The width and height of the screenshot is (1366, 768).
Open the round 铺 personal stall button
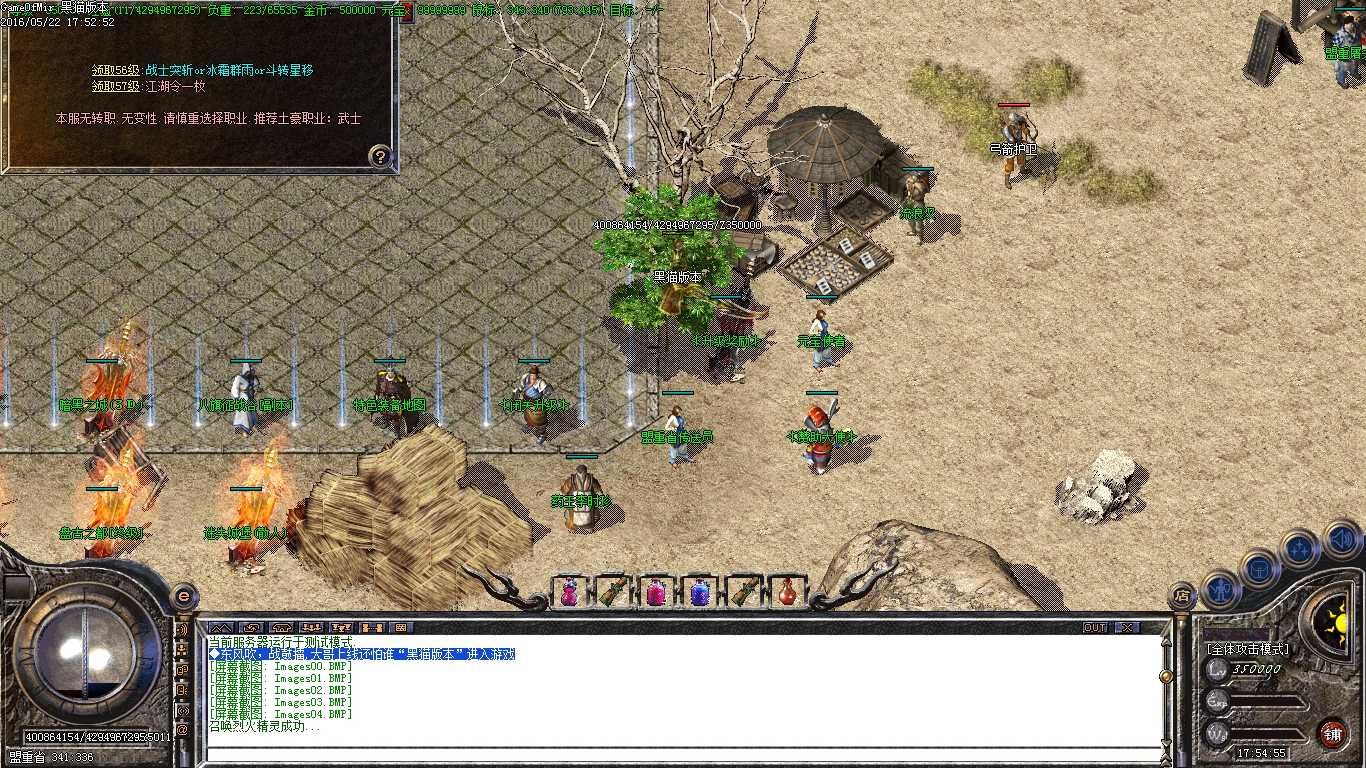point(1332,733)
